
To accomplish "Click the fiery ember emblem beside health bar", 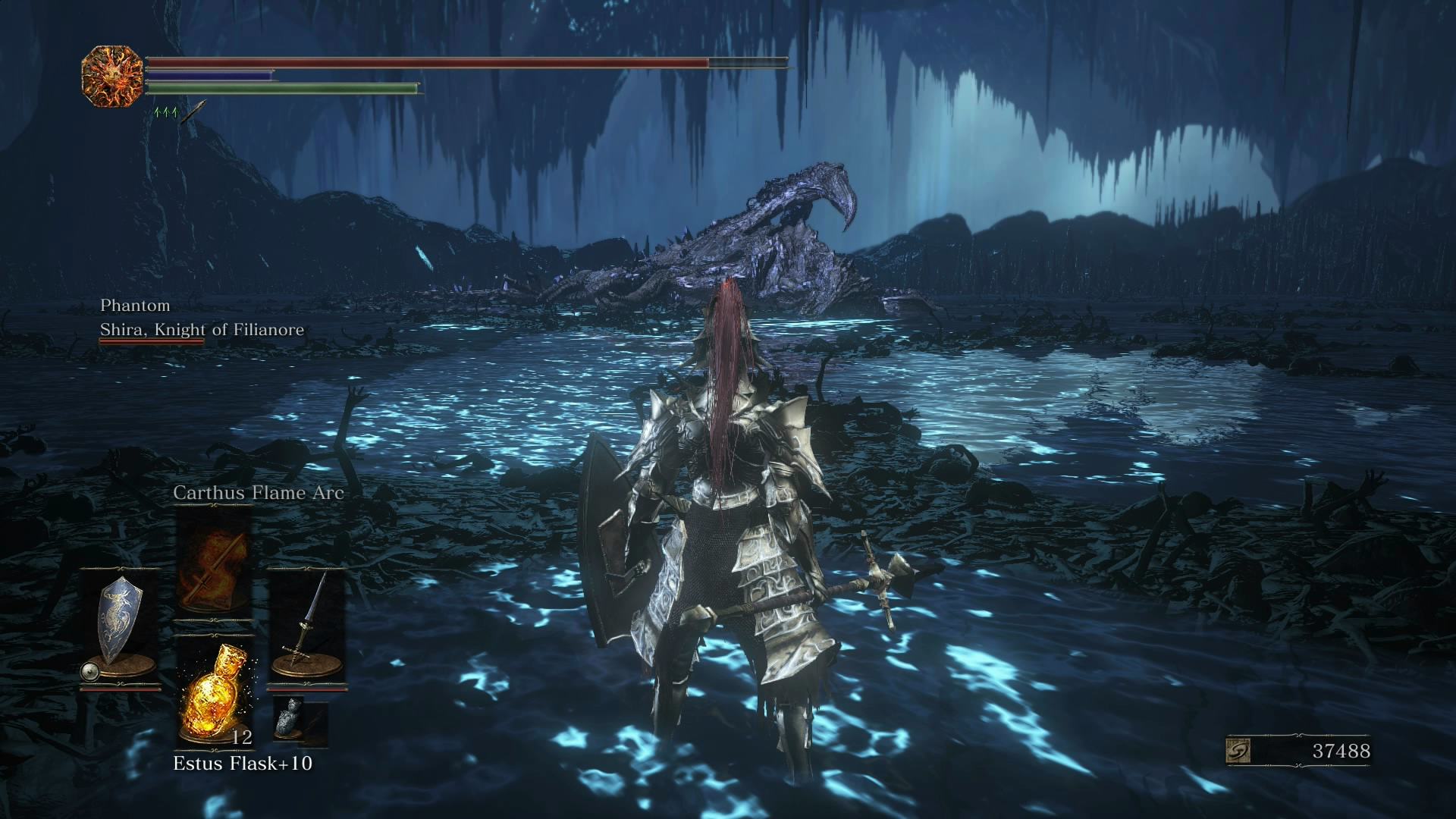I will coord(112,76).
